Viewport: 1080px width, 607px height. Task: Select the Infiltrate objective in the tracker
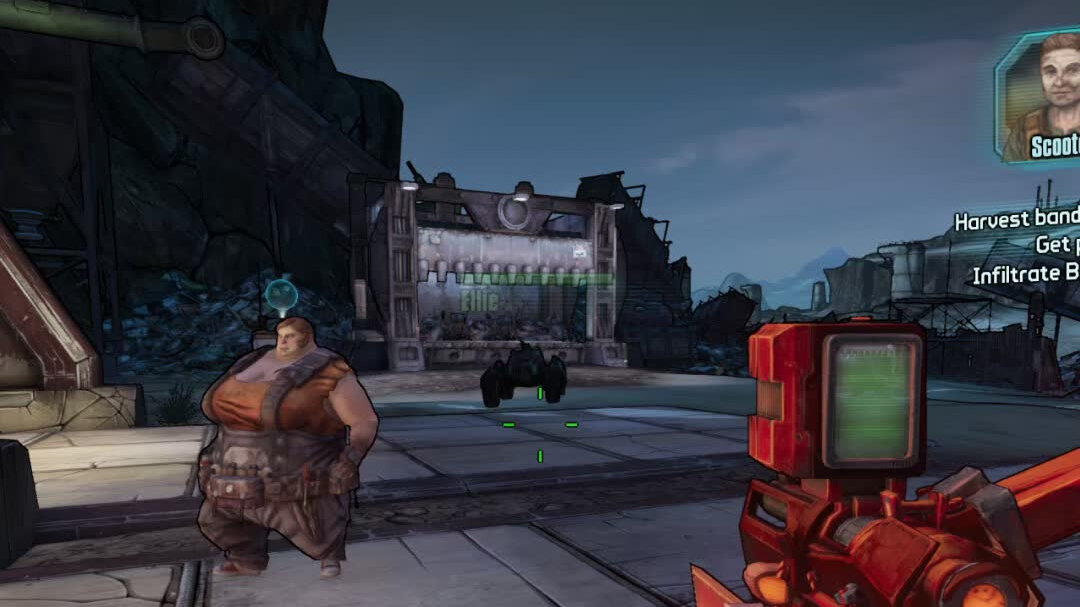pos(1025,274)
